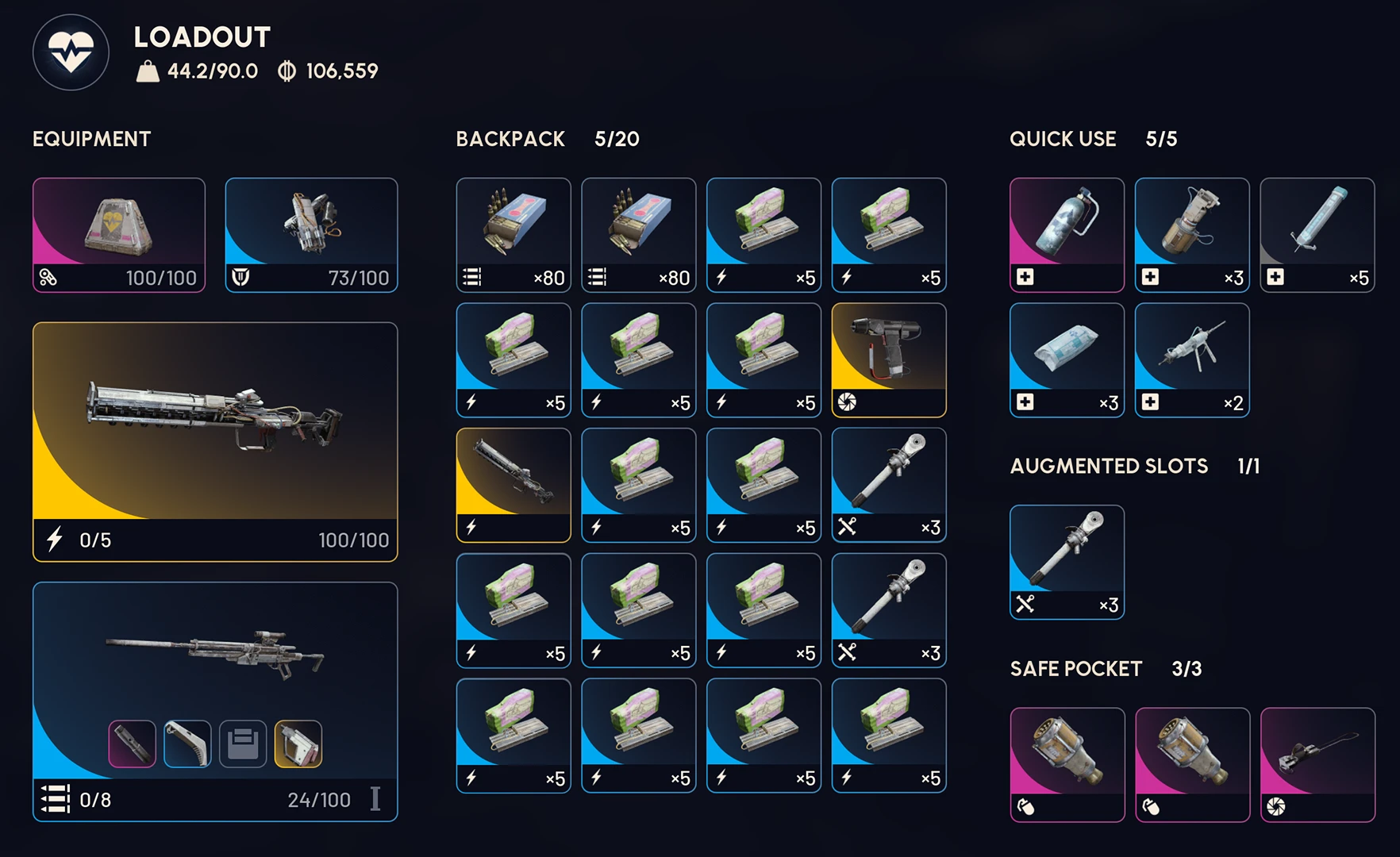Viewport: 1400px width, 857px height.
Task: Select the magazine attachment icon under the sniper
Action: 187,742
